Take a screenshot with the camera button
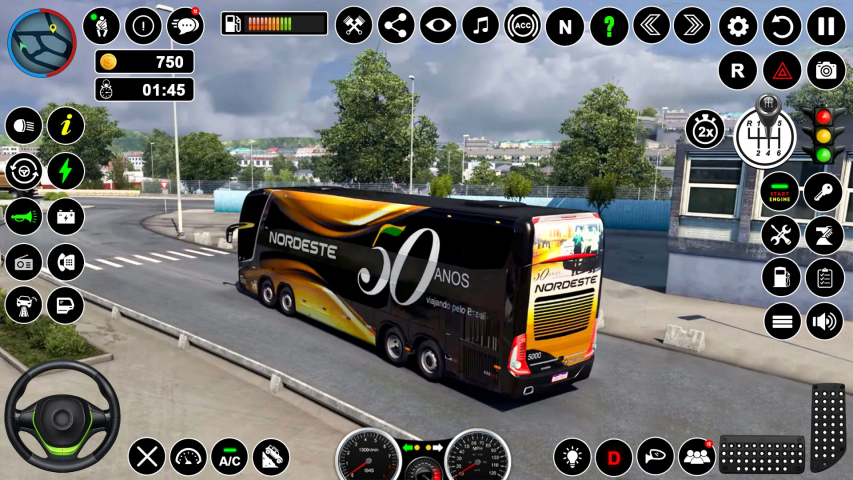Viewport: 853px width, 480px height. 826,70
